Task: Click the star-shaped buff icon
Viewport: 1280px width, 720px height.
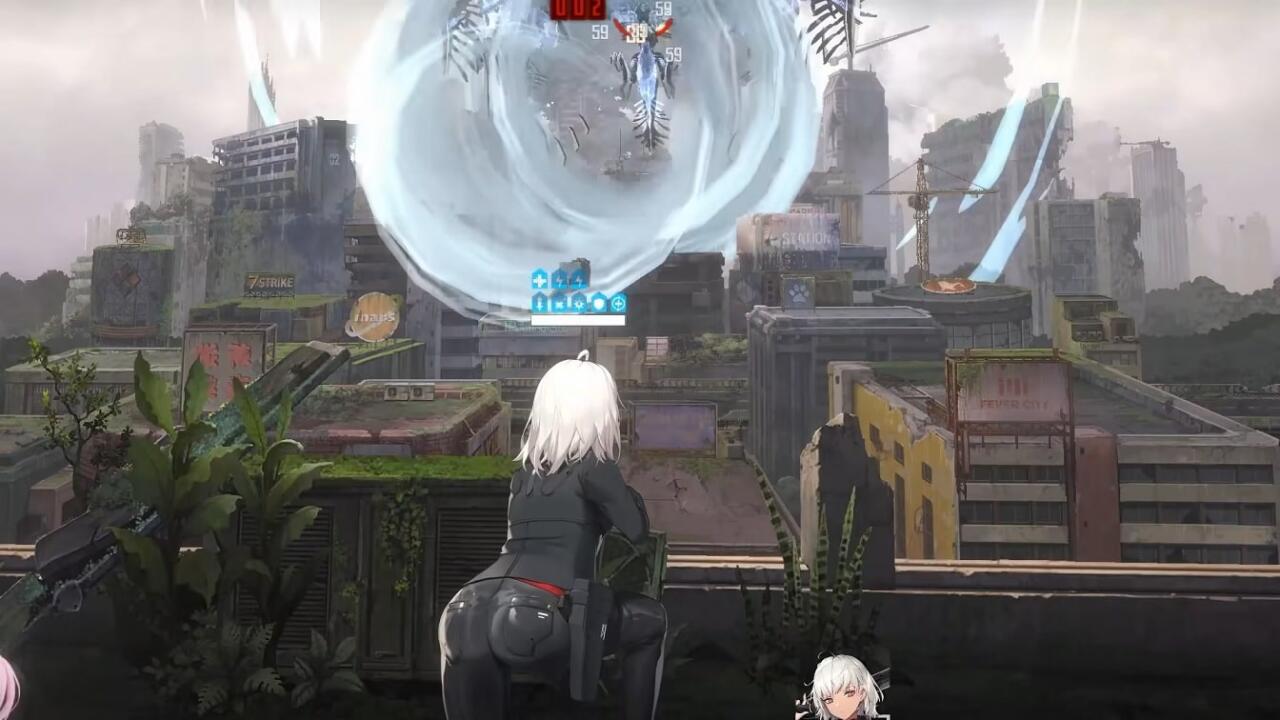Action: [x=561, y=303]
